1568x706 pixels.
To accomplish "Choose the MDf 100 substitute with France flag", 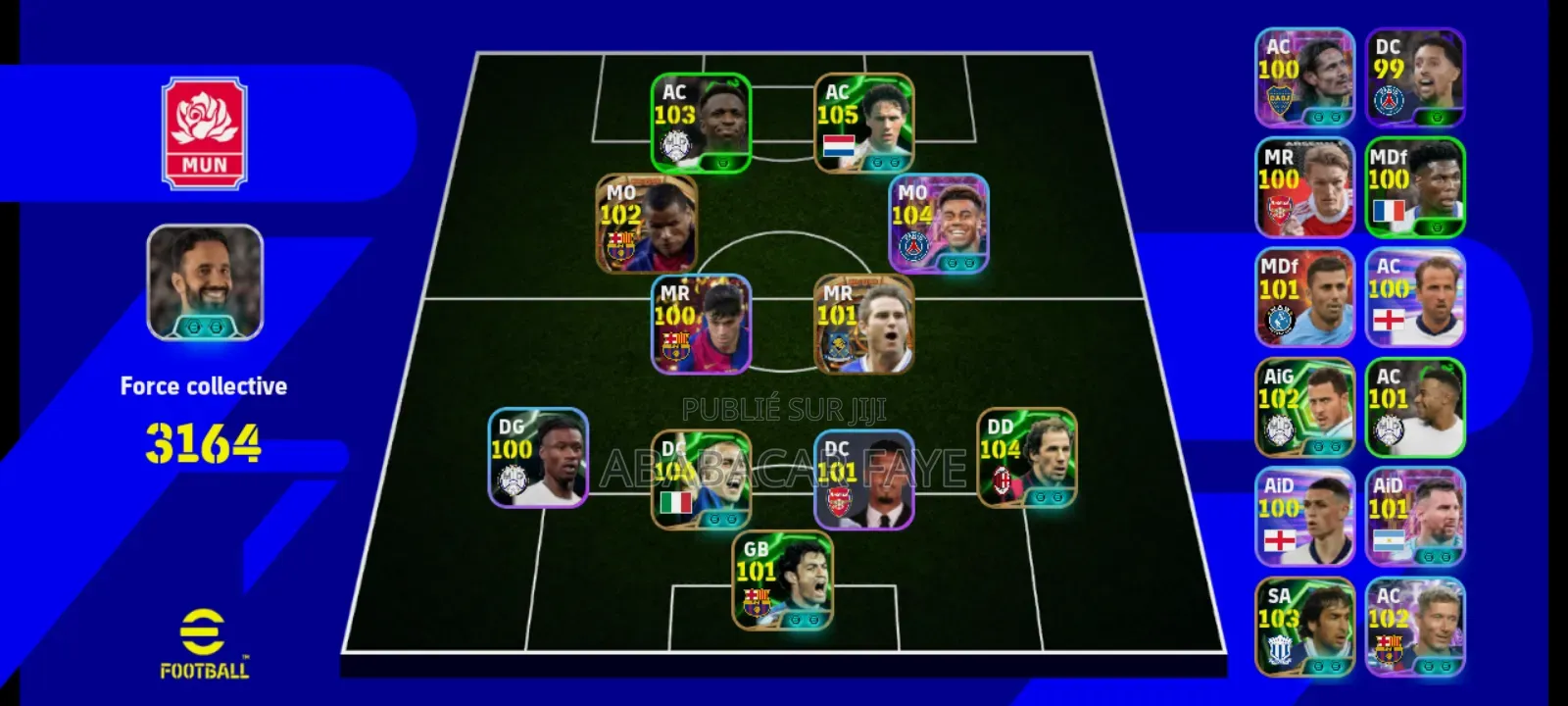I will 1415,187.
